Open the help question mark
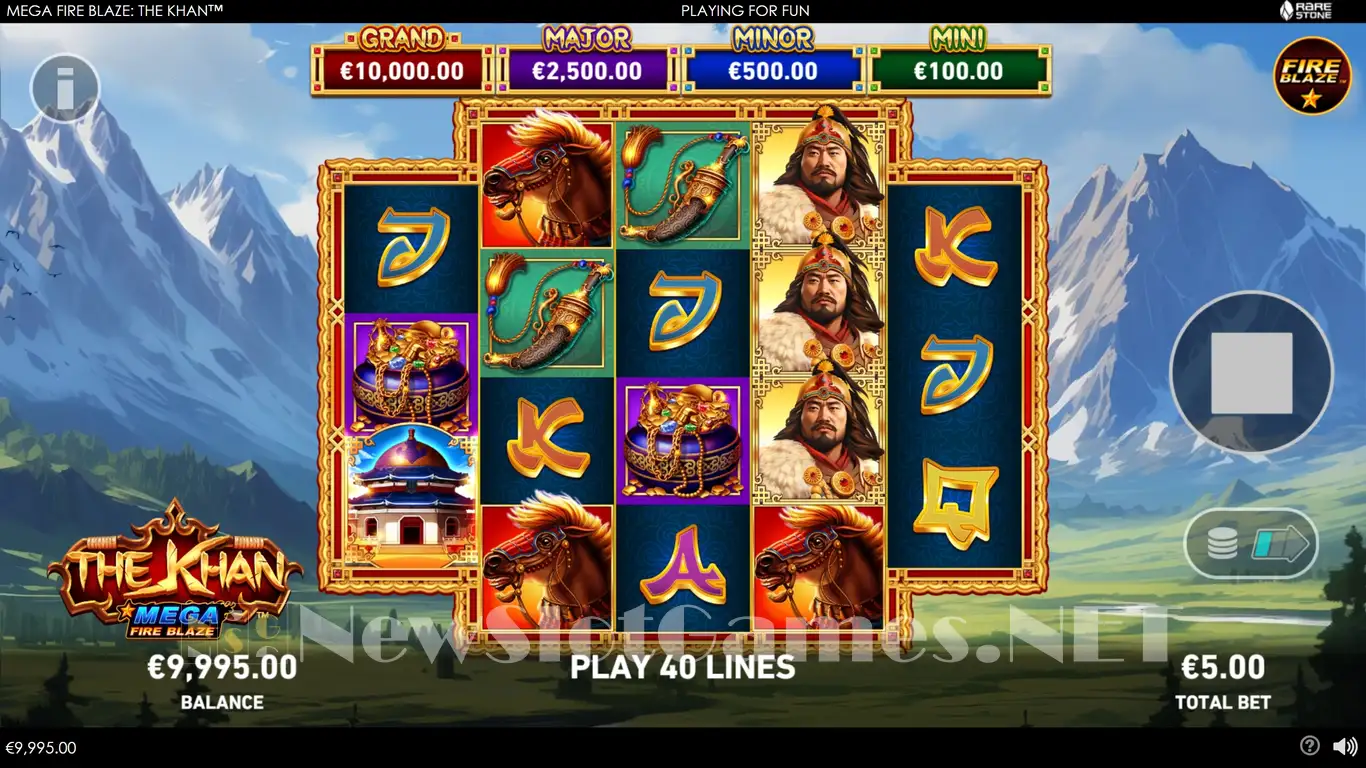 click(x=1309, y=746)
